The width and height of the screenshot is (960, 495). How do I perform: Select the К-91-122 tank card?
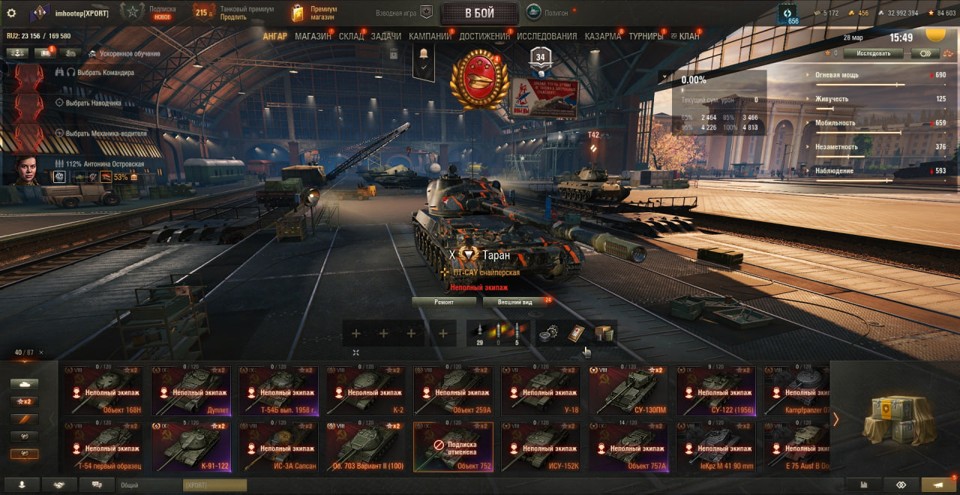(190, 446)
